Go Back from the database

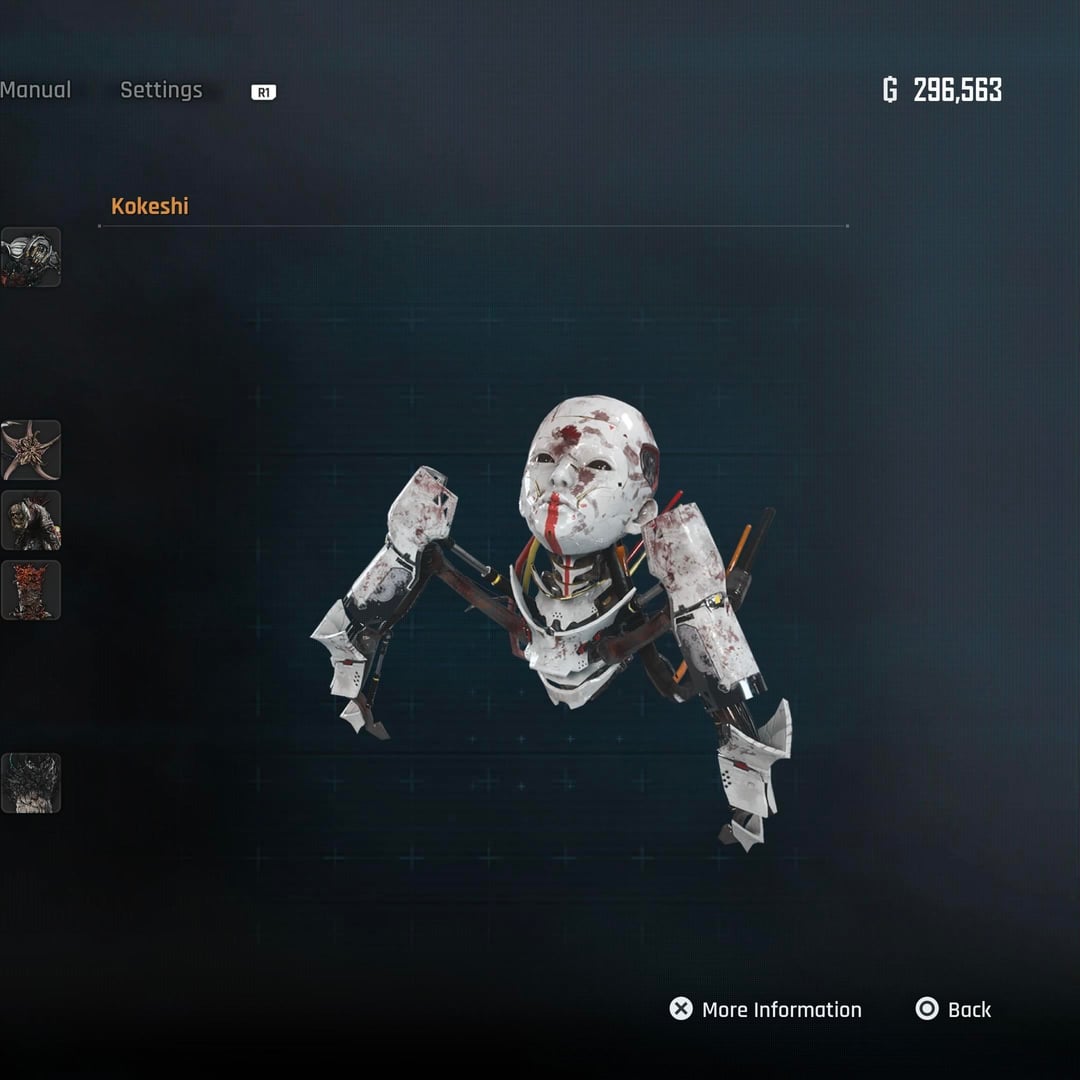954,1009
